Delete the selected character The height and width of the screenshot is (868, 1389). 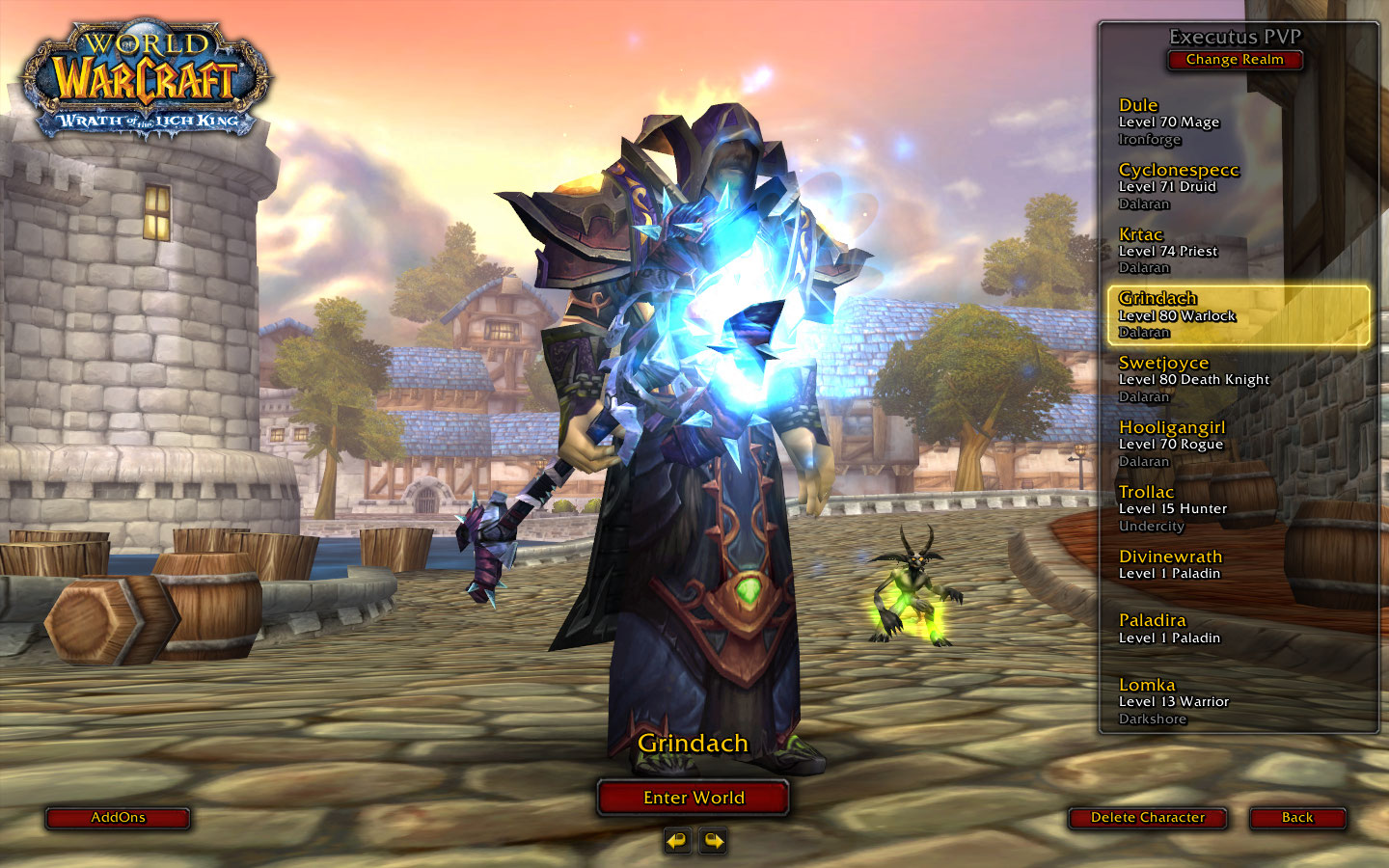point(1147,818)
